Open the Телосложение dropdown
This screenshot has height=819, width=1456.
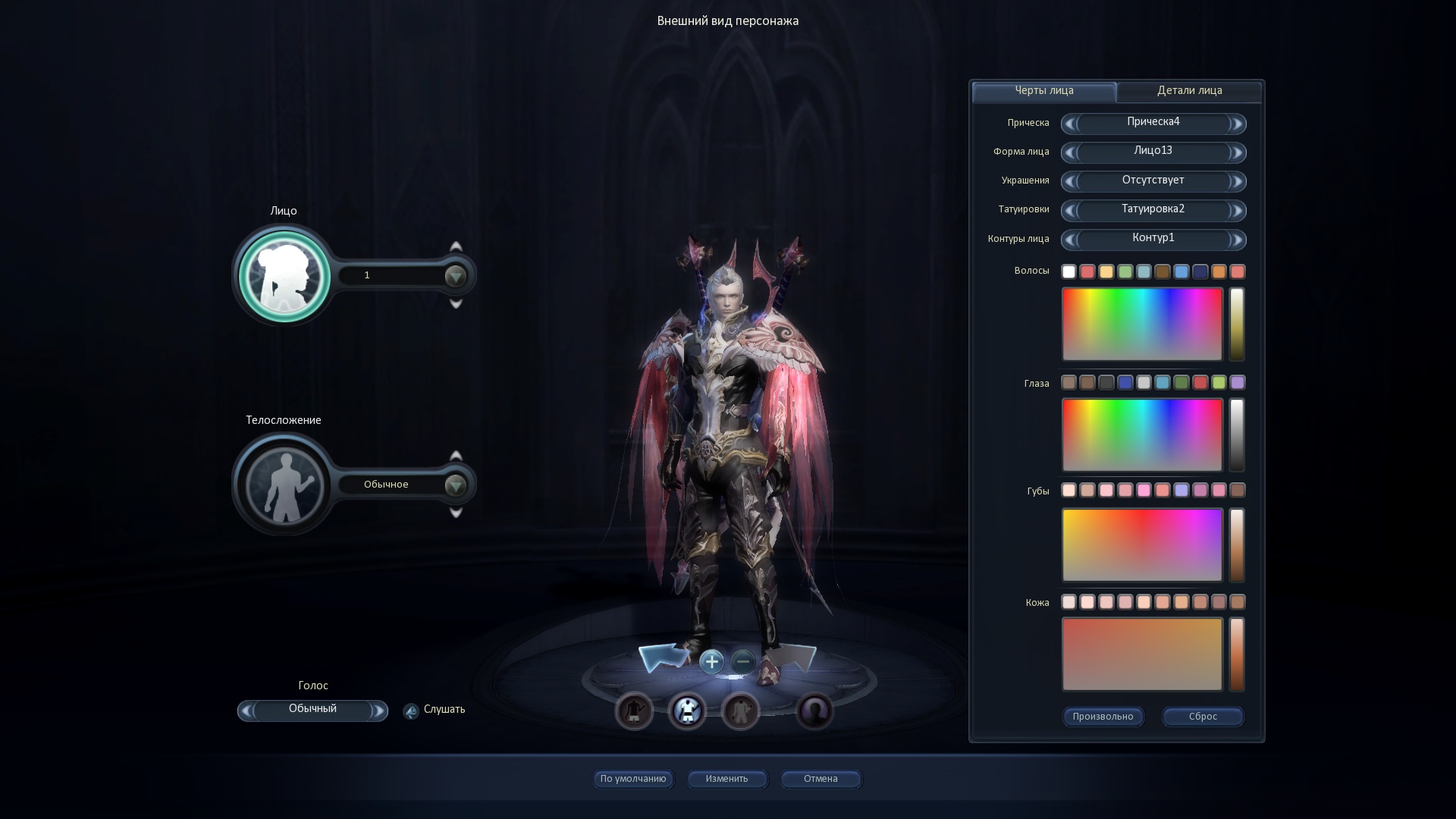[x=455, y=485]
